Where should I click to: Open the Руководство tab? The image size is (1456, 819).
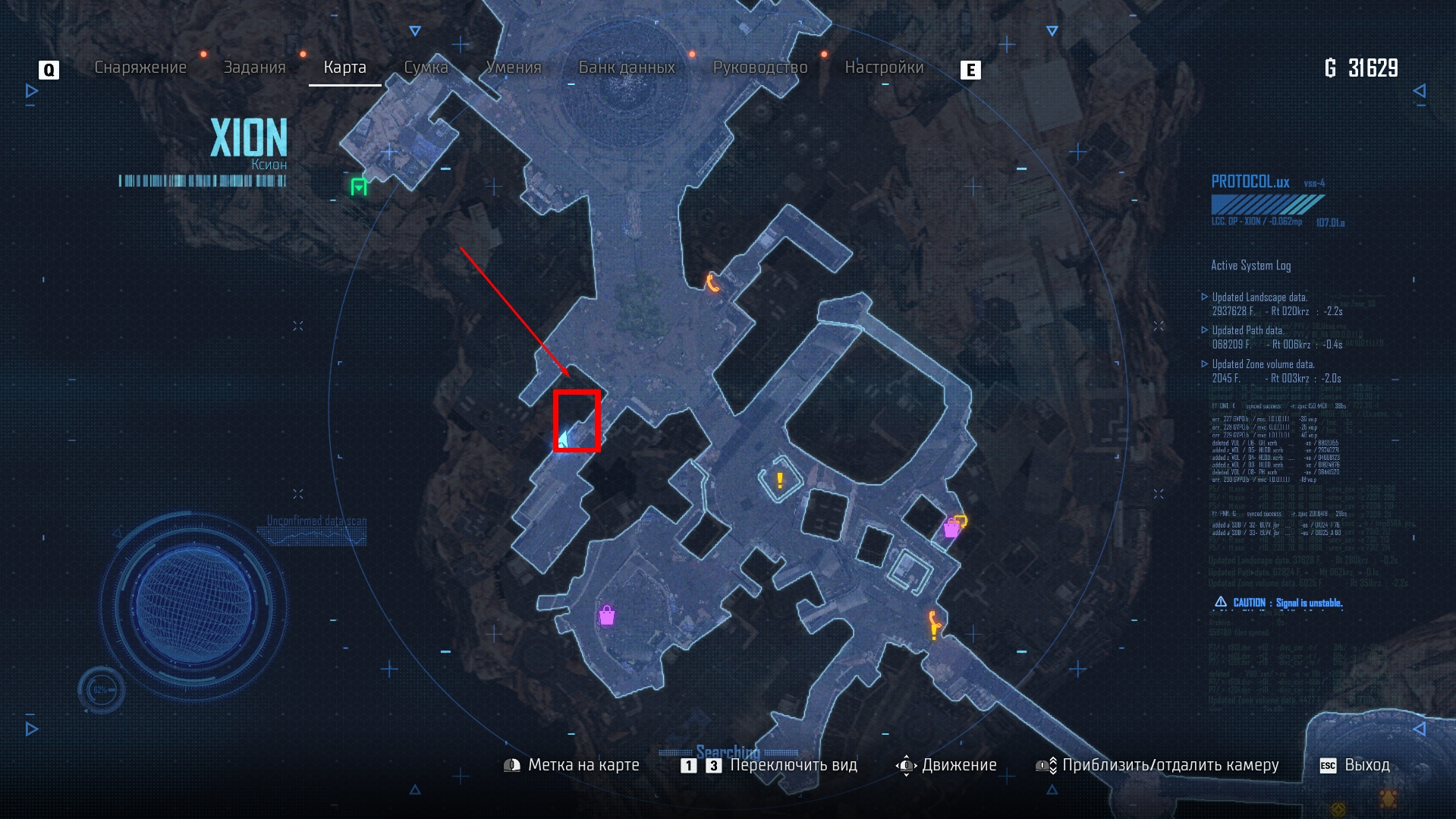point(760,68)
